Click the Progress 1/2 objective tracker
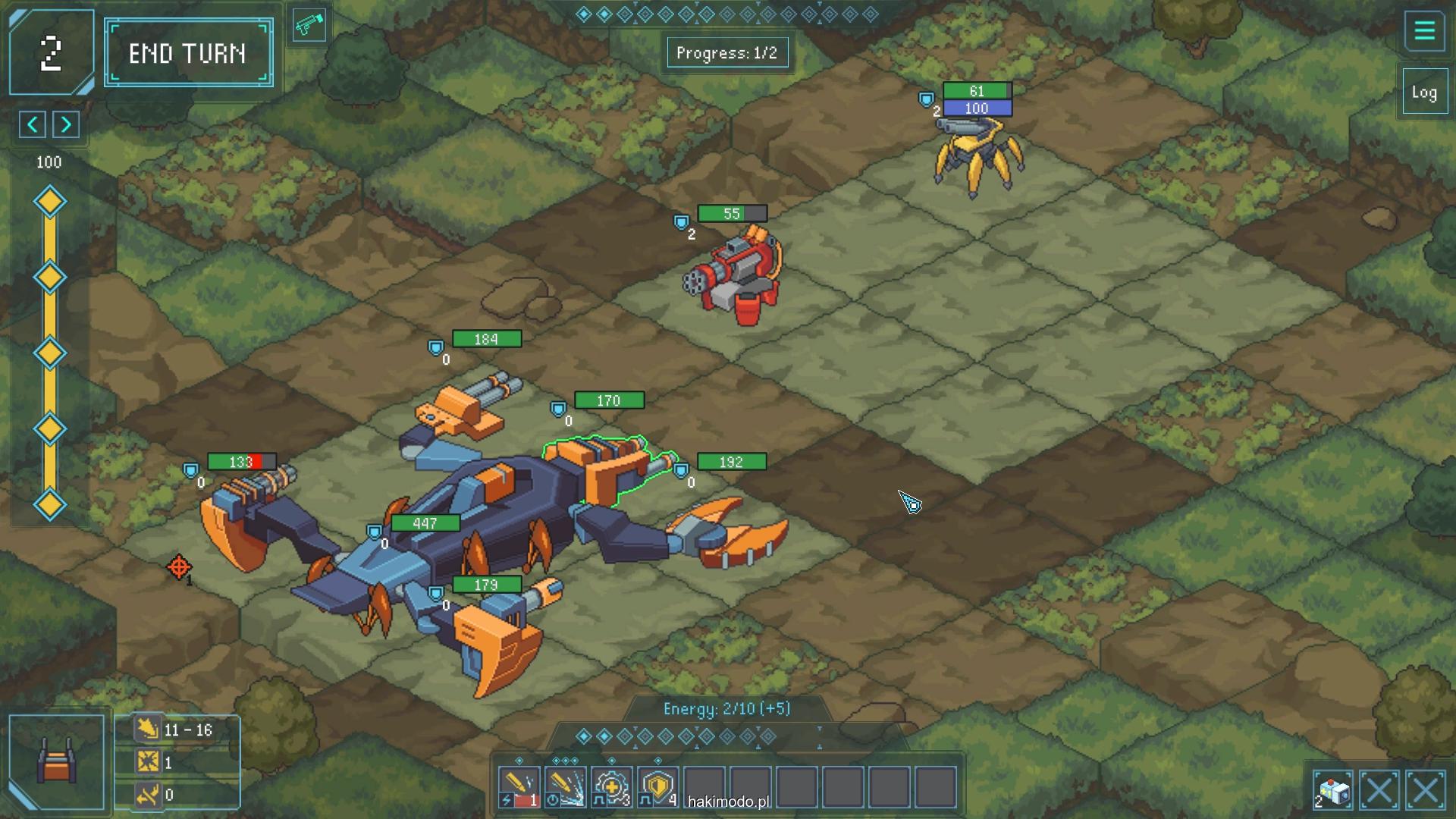Screen dimensions: 1456x819 (726, 53)
